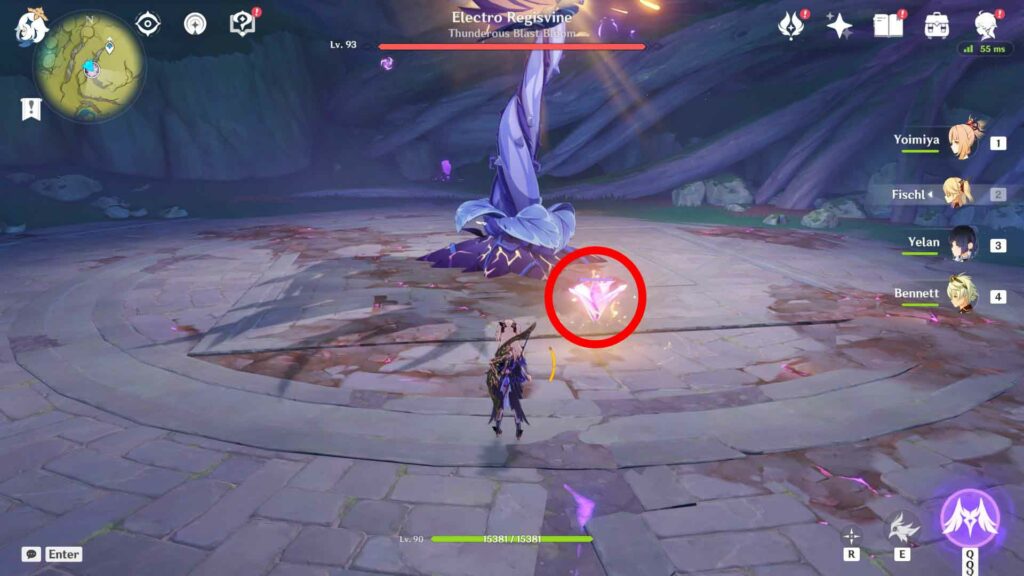The image size is (1024, 576).
Task: Open the circular minimap
Action: click(89, 66)
